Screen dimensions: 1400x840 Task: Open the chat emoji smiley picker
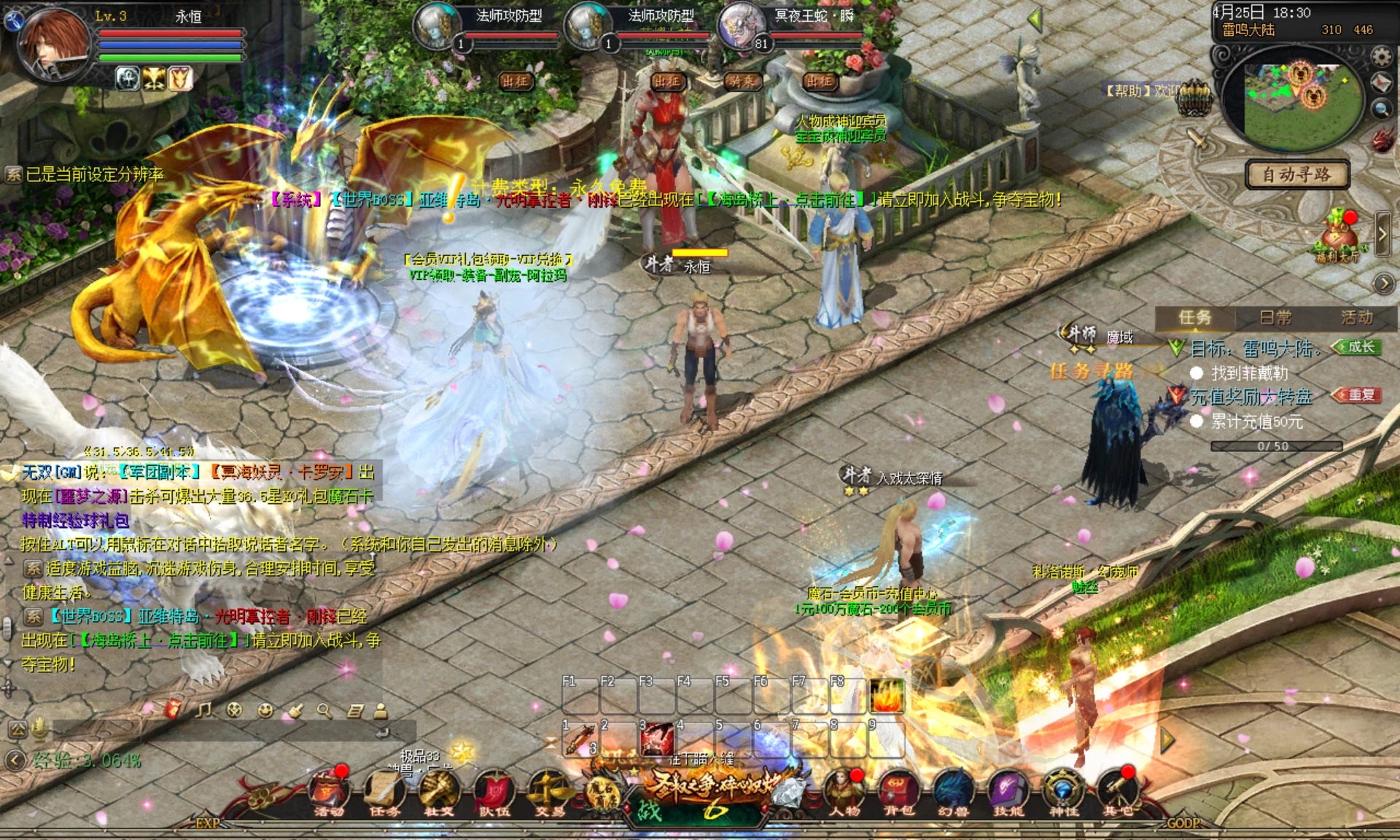click(x=265, y=710)
